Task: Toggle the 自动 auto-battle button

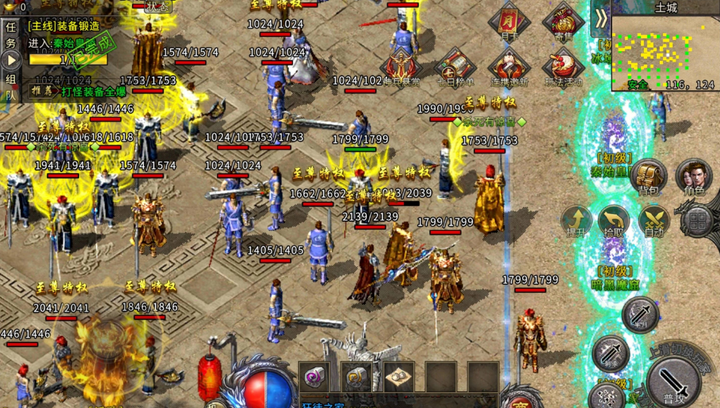Action: (x=654, y=221)
